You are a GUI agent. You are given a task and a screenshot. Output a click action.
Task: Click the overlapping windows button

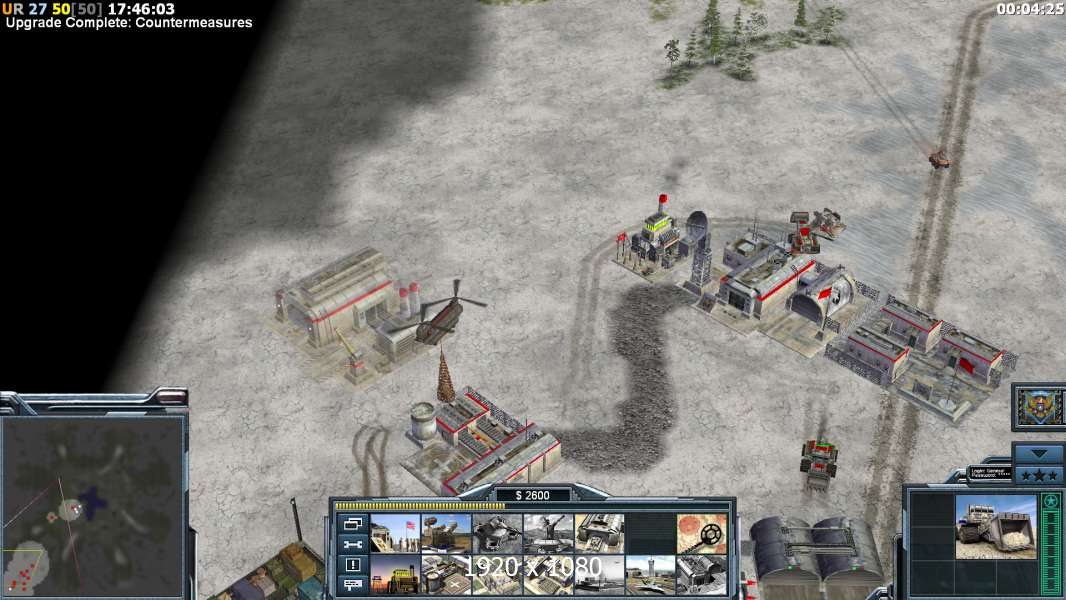(352, 524)
